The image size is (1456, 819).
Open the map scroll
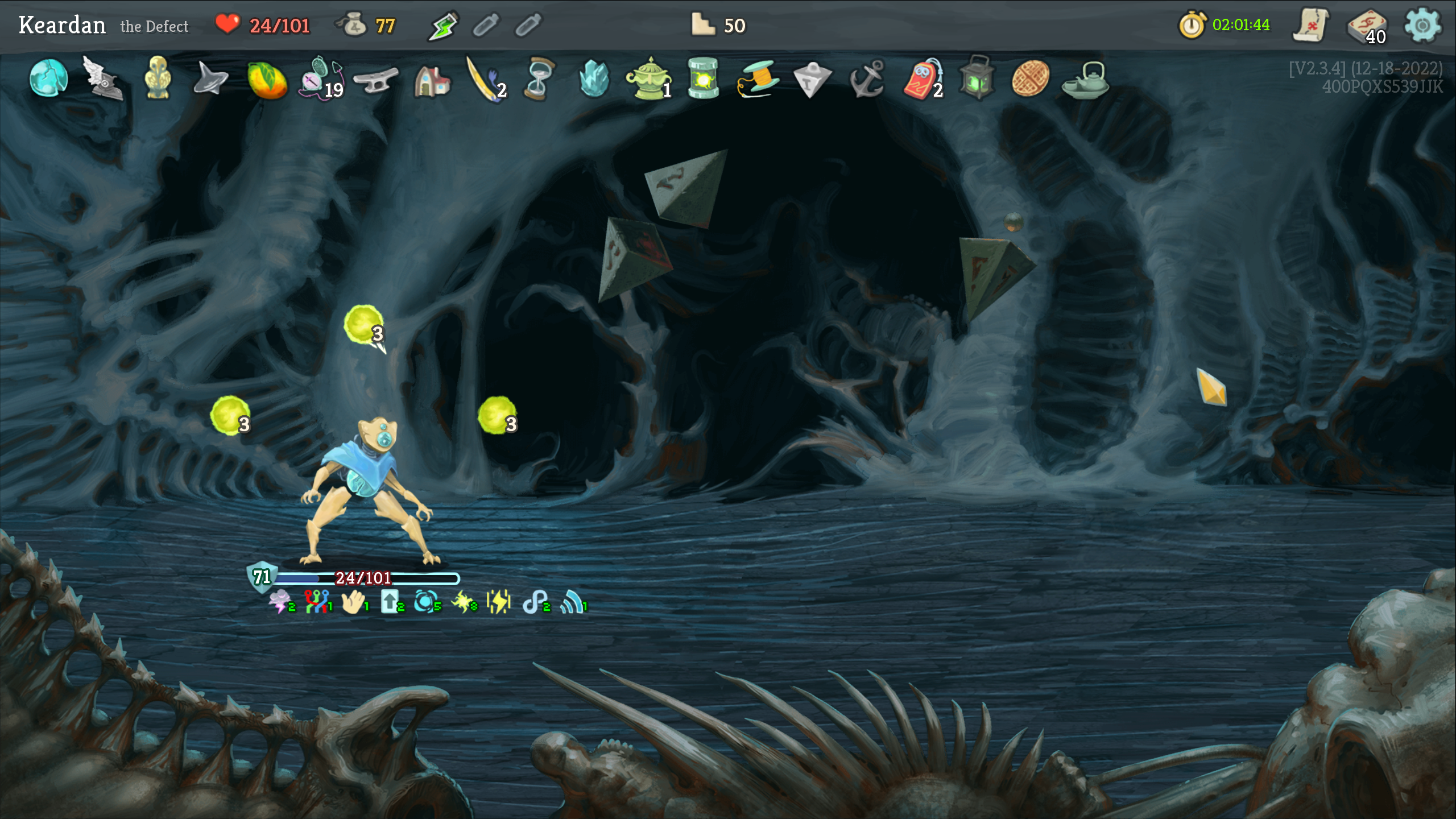[x=1310, y=25]
